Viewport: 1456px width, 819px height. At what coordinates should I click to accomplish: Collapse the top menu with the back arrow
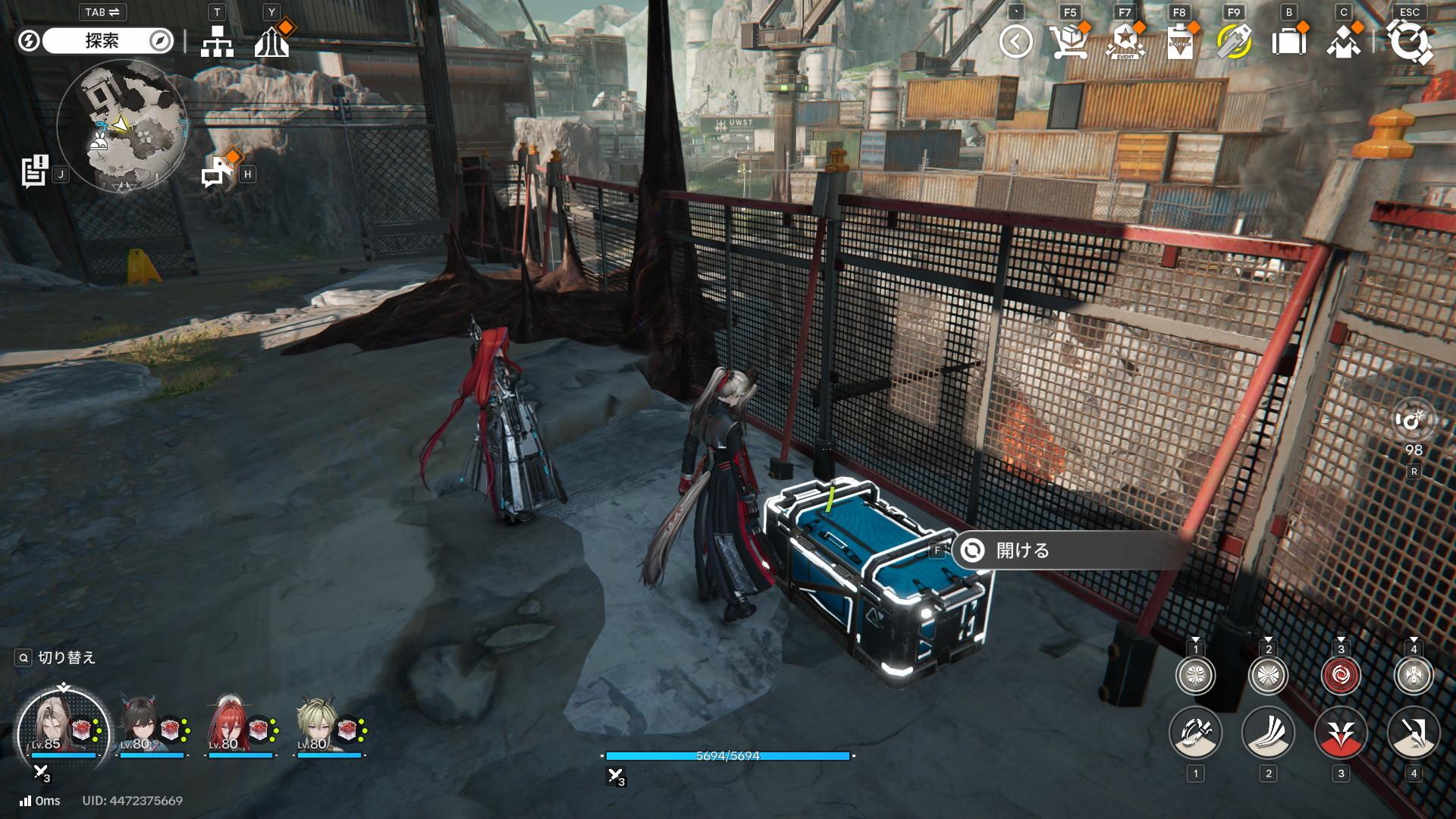point(1015,42)
